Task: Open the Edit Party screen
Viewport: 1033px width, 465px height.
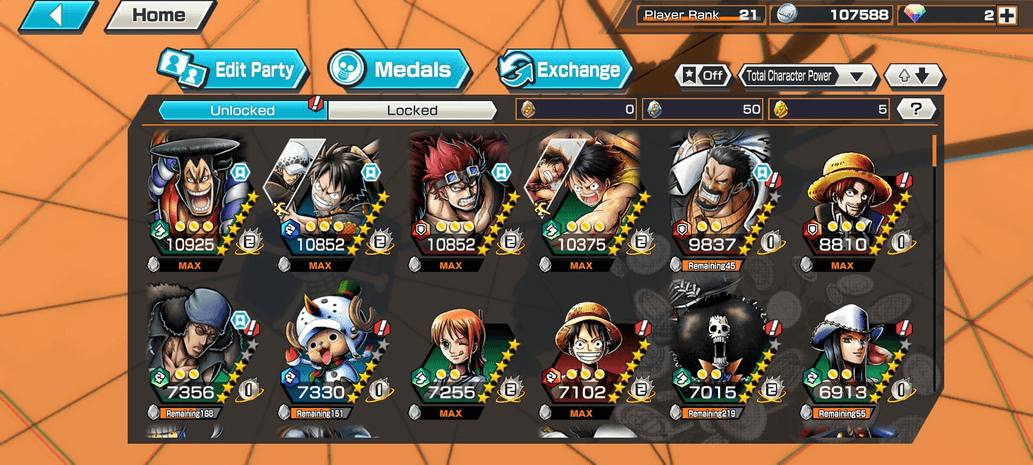Action: (233, 70)
